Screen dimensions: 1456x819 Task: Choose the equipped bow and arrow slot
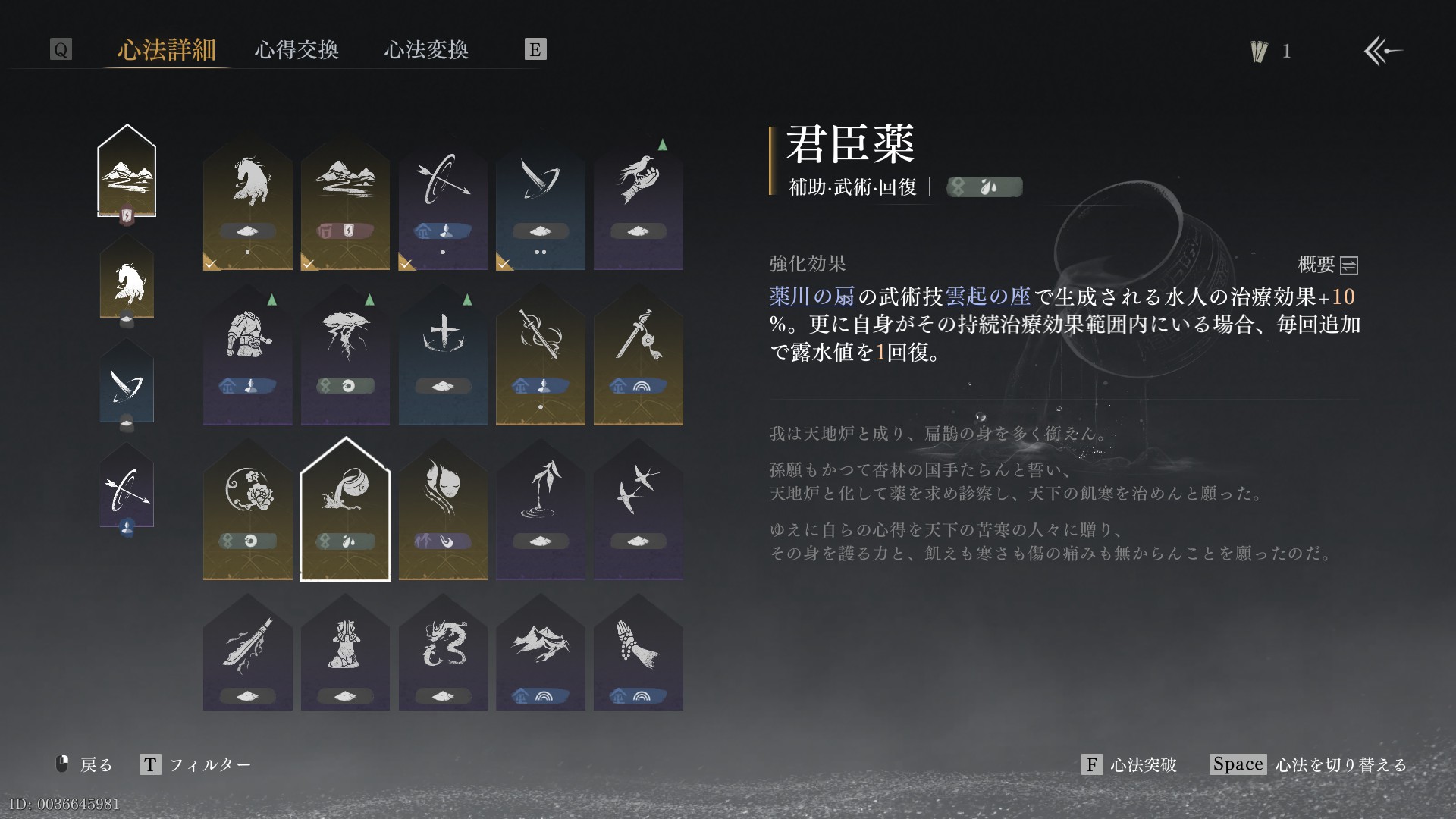[x=127, y=491]
